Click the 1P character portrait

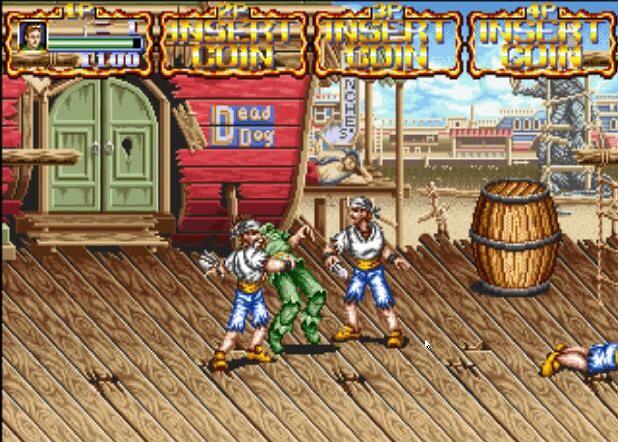[x=32, y=37]
